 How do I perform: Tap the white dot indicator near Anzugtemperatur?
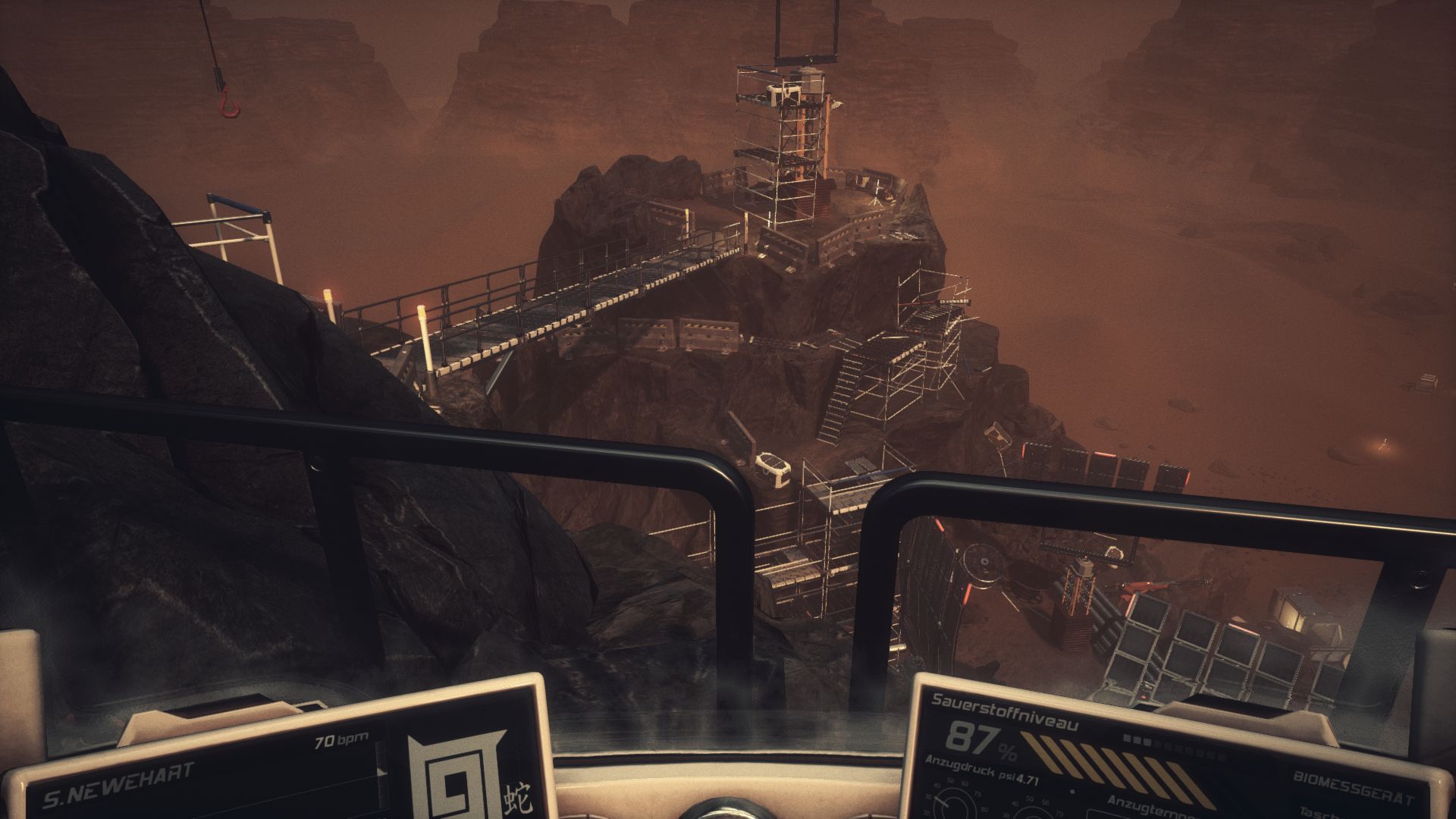tap(1072, 792)
